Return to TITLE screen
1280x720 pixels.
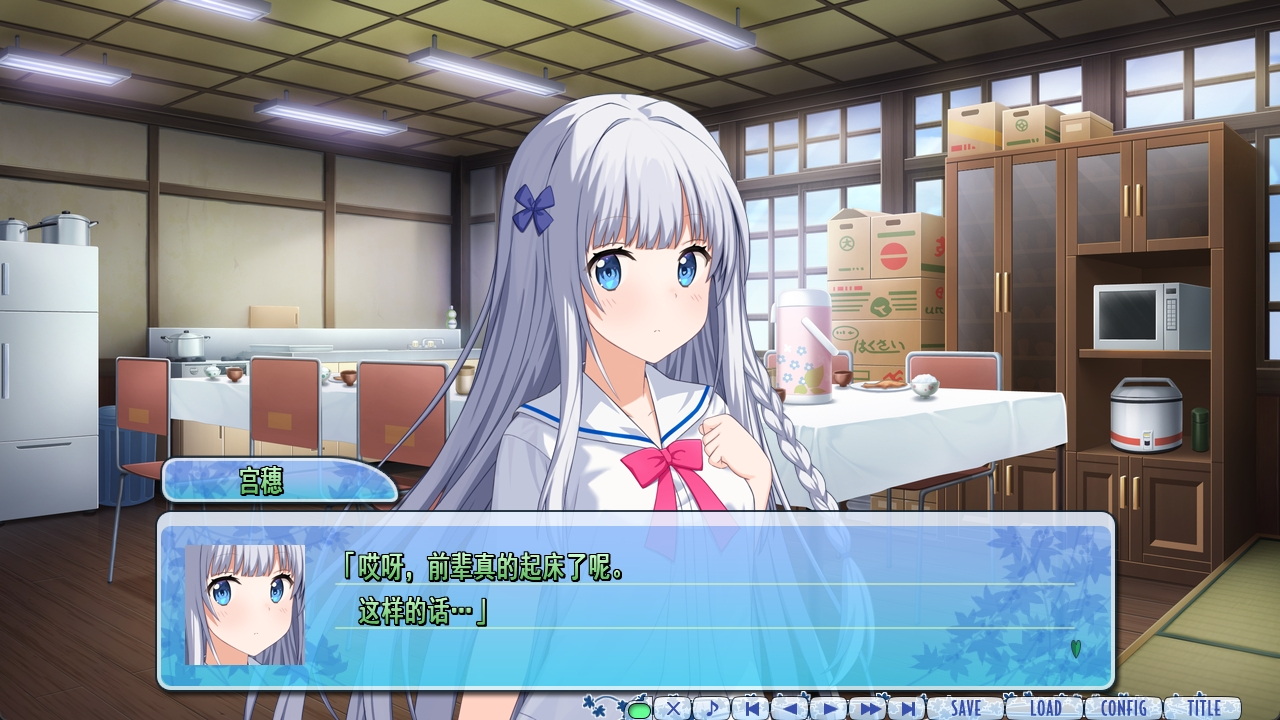point(1203,708)
